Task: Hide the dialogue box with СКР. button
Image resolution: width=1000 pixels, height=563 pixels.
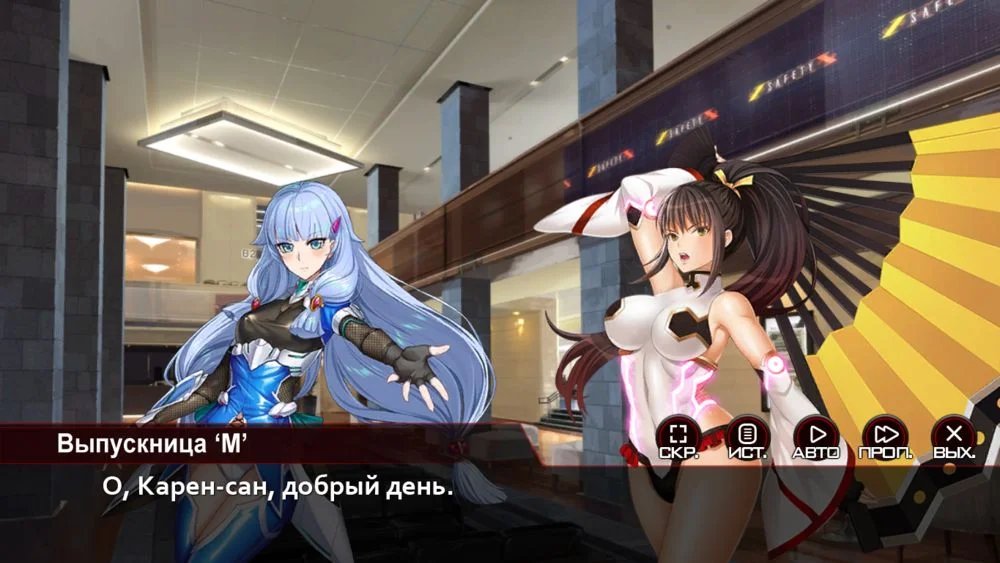Action: coord(679,436)
